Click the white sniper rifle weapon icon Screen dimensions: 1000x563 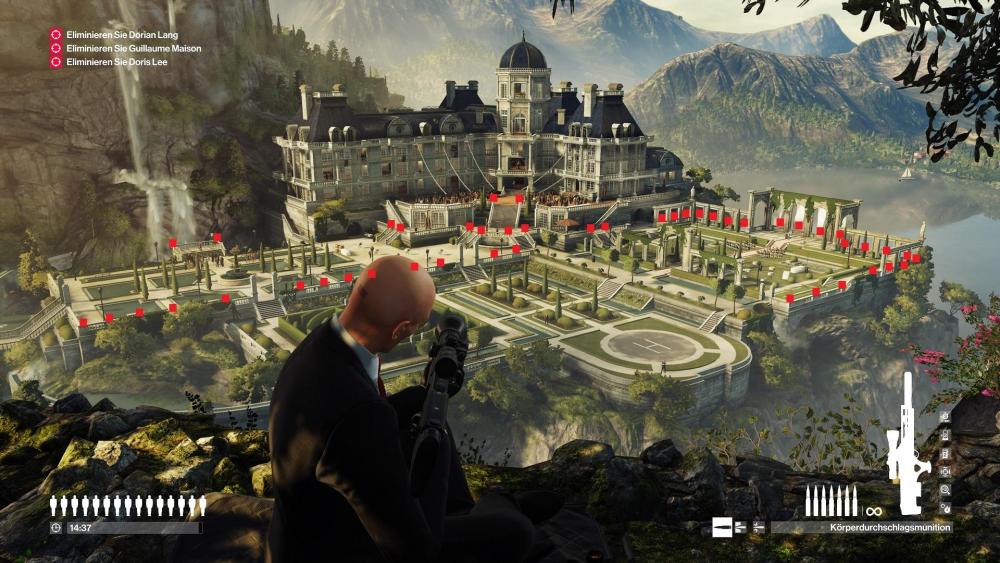(908, 443)
